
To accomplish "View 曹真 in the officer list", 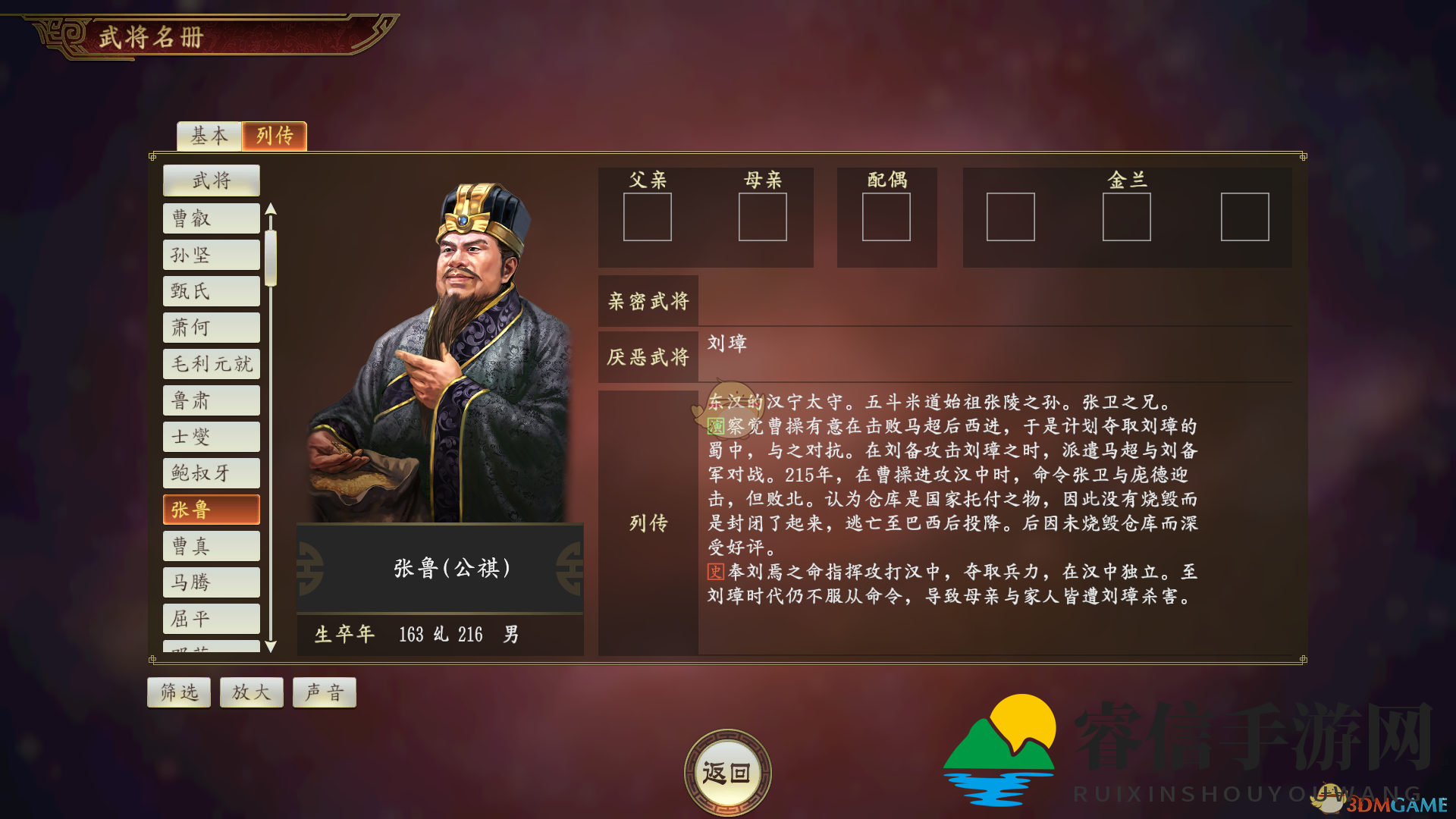I will click(x=212, y=546).
